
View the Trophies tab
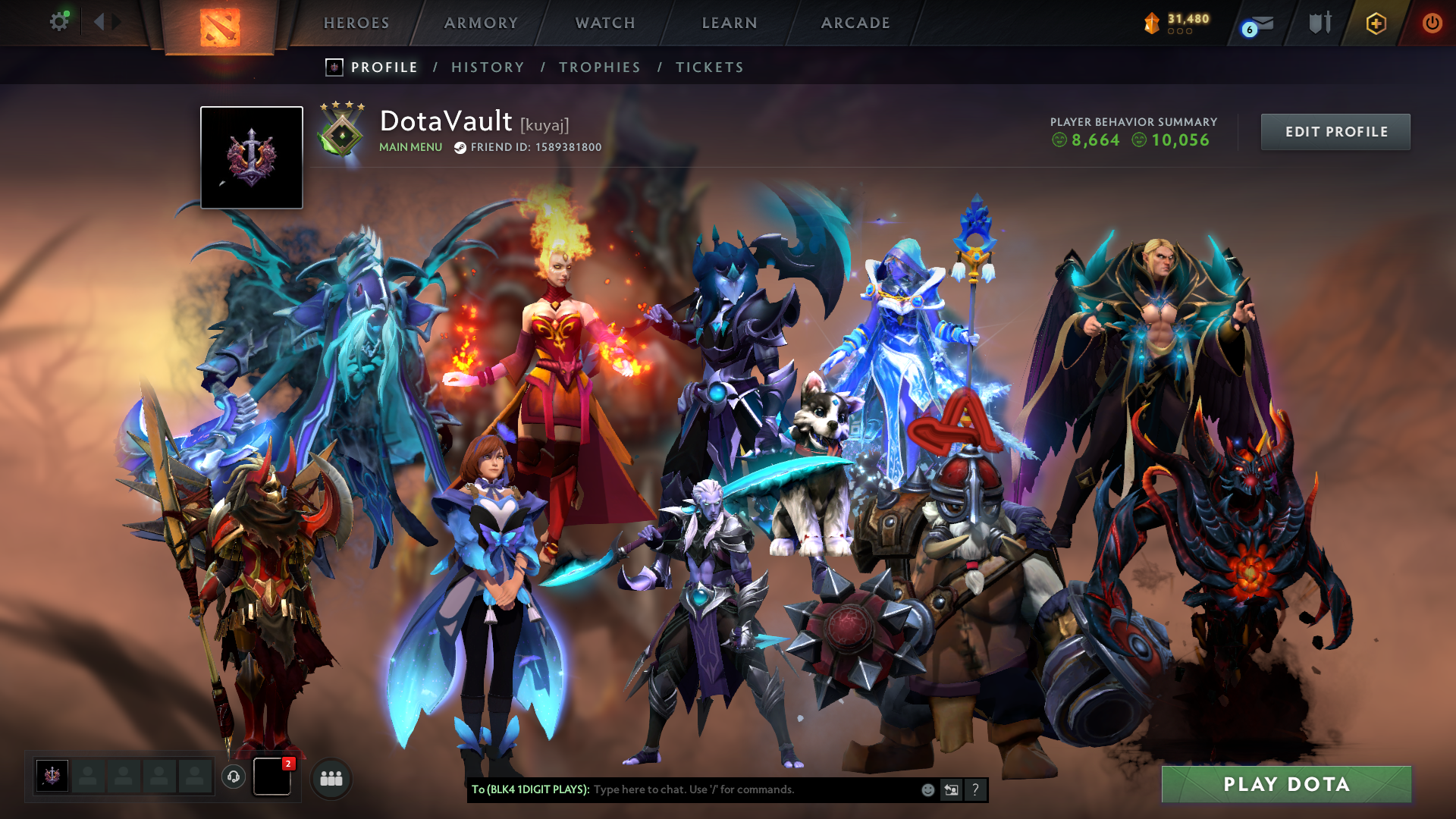pos(600,67)
